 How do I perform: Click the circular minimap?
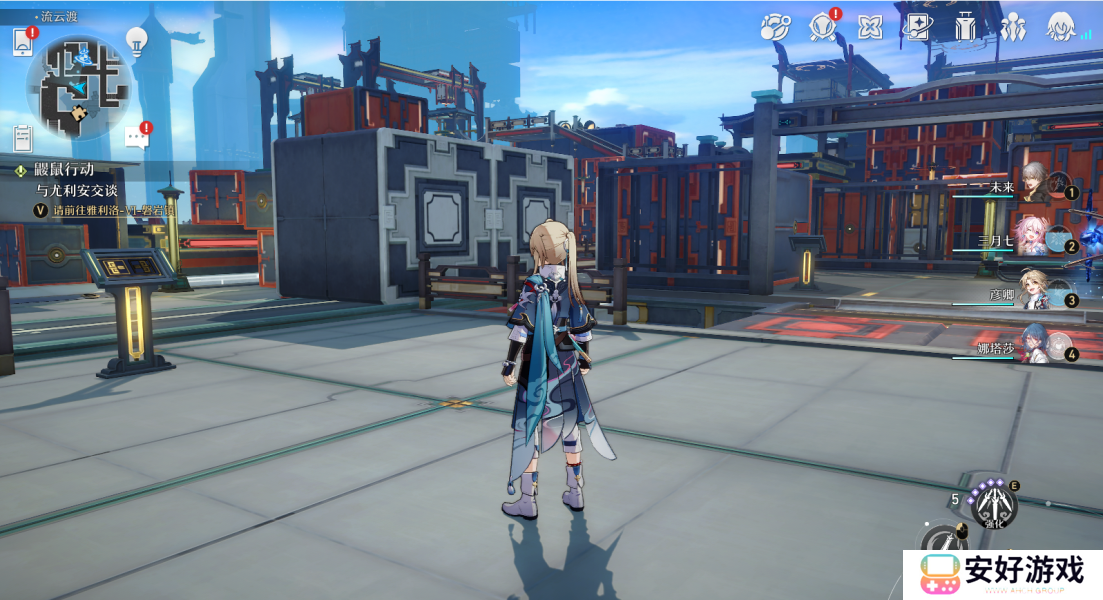pos(79,87)
